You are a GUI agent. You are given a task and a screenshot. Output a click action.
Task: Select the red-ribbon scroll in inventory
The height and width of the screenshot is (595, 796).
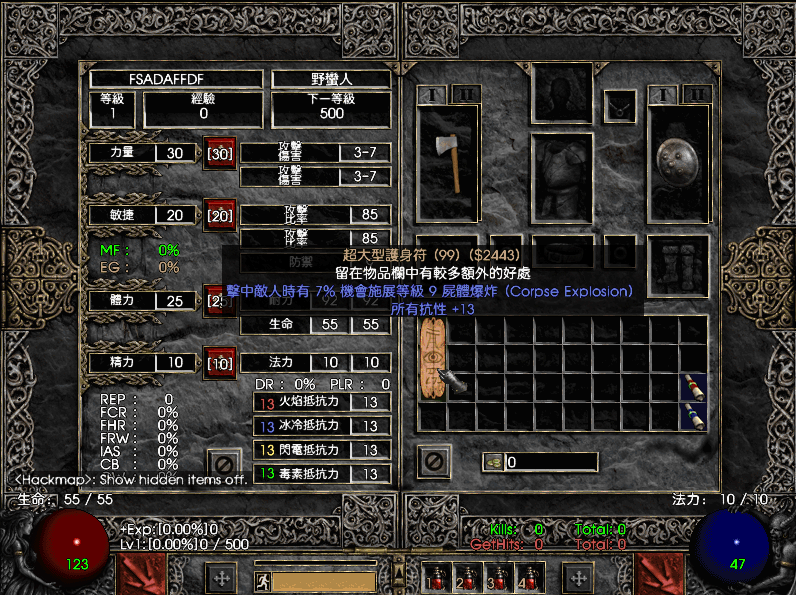tap(692, 386)
